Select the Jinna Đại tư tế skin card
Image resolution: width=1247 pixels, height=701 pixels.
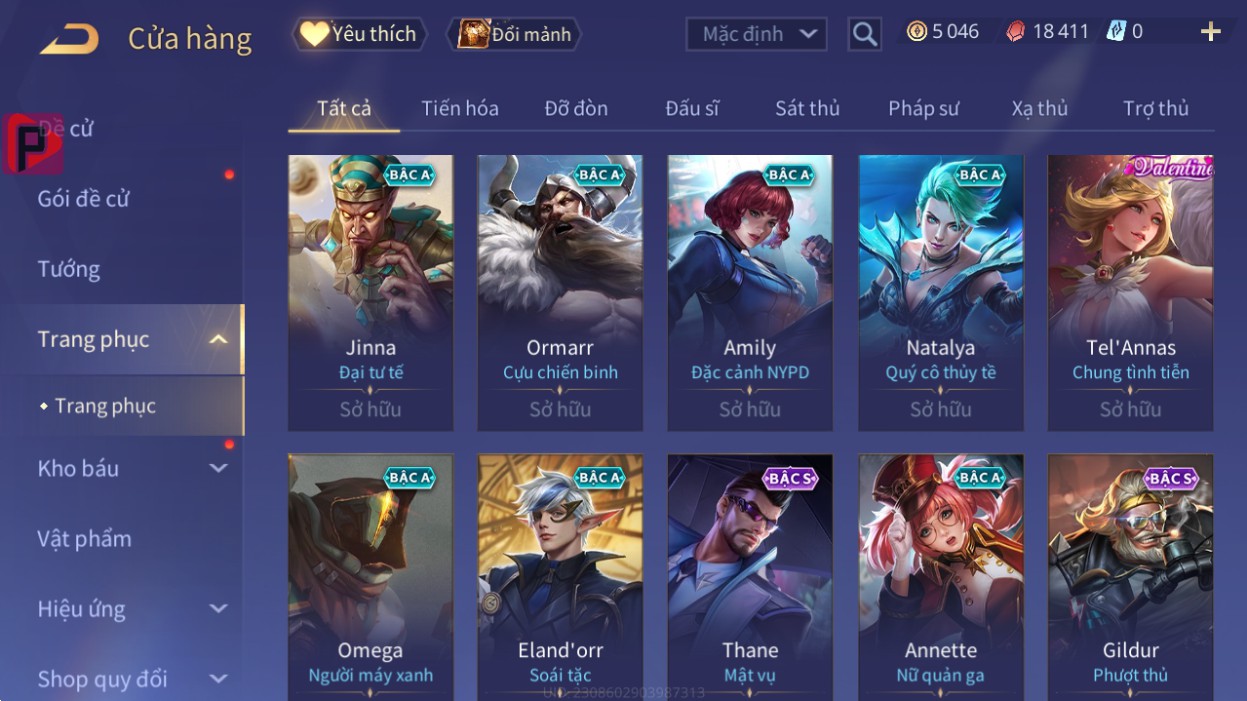(x=370, y=292)
